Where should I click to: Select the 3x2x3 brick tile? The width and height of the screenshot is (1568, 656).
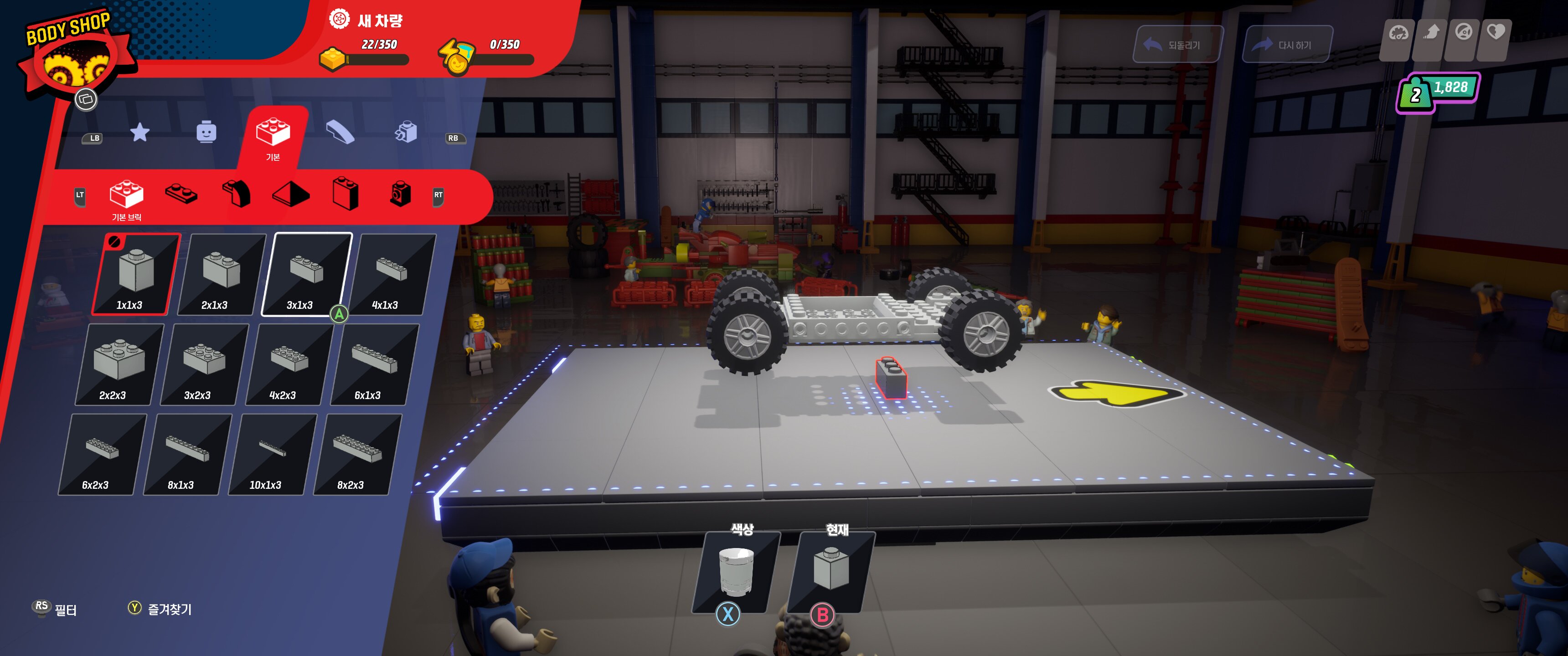[x=204, y=364]
